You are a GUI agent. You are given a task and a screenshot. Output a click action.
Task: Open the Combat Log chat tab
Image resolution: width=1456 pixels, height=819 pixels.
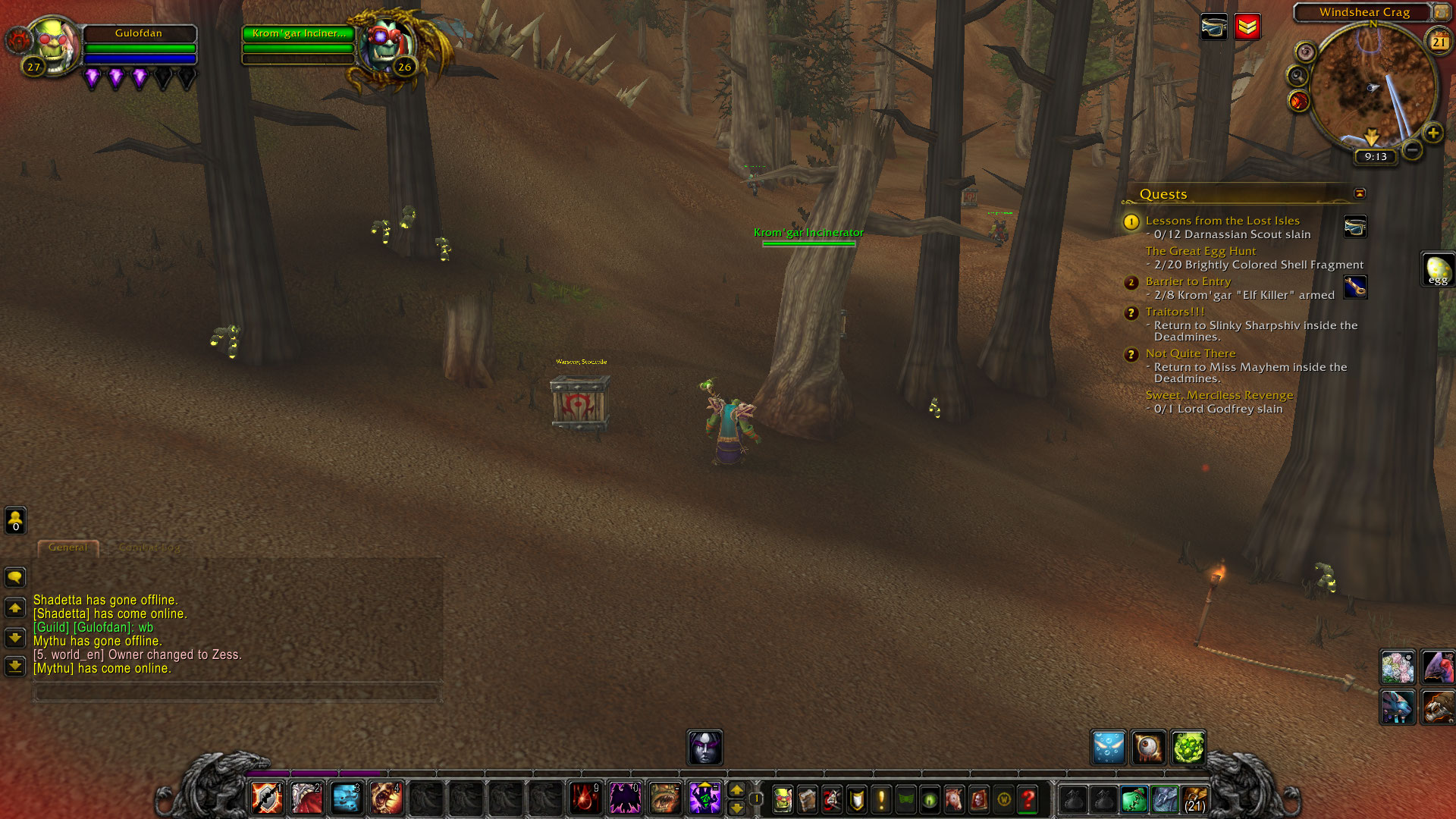tap(149, 548)
